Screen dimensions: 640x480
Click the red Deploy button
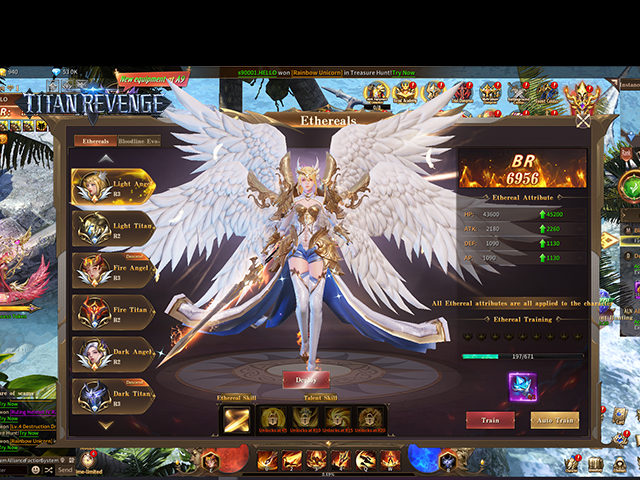point(306,380)
